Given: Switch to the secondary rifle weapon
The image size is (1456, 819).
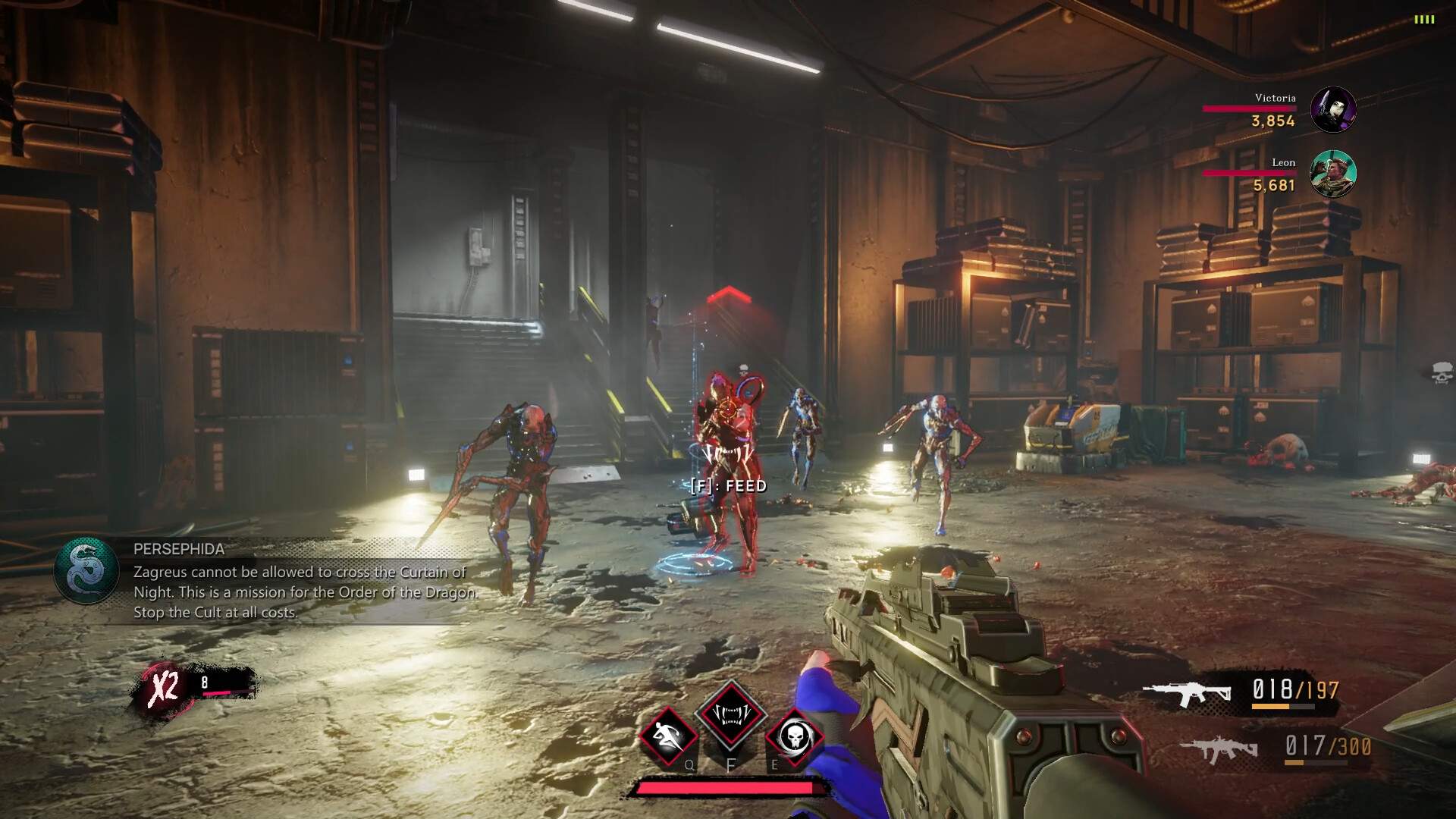Looking at the screenshot, I should coord(1219,749).
